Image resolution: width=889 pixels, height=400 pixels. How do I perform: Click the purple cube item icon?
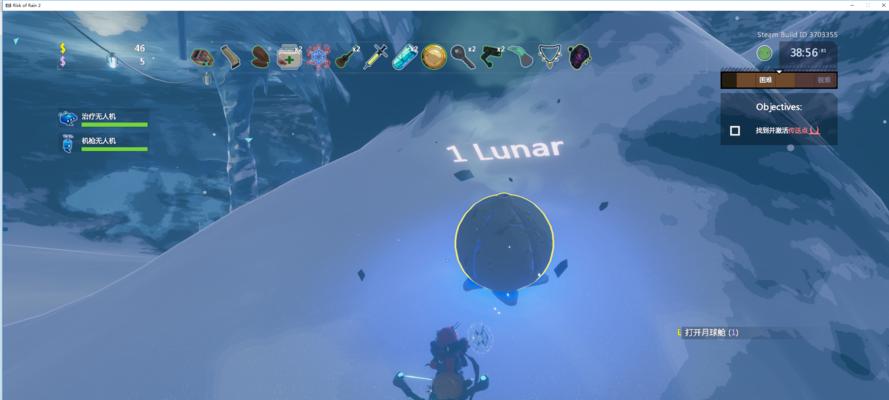coord(578,56)
